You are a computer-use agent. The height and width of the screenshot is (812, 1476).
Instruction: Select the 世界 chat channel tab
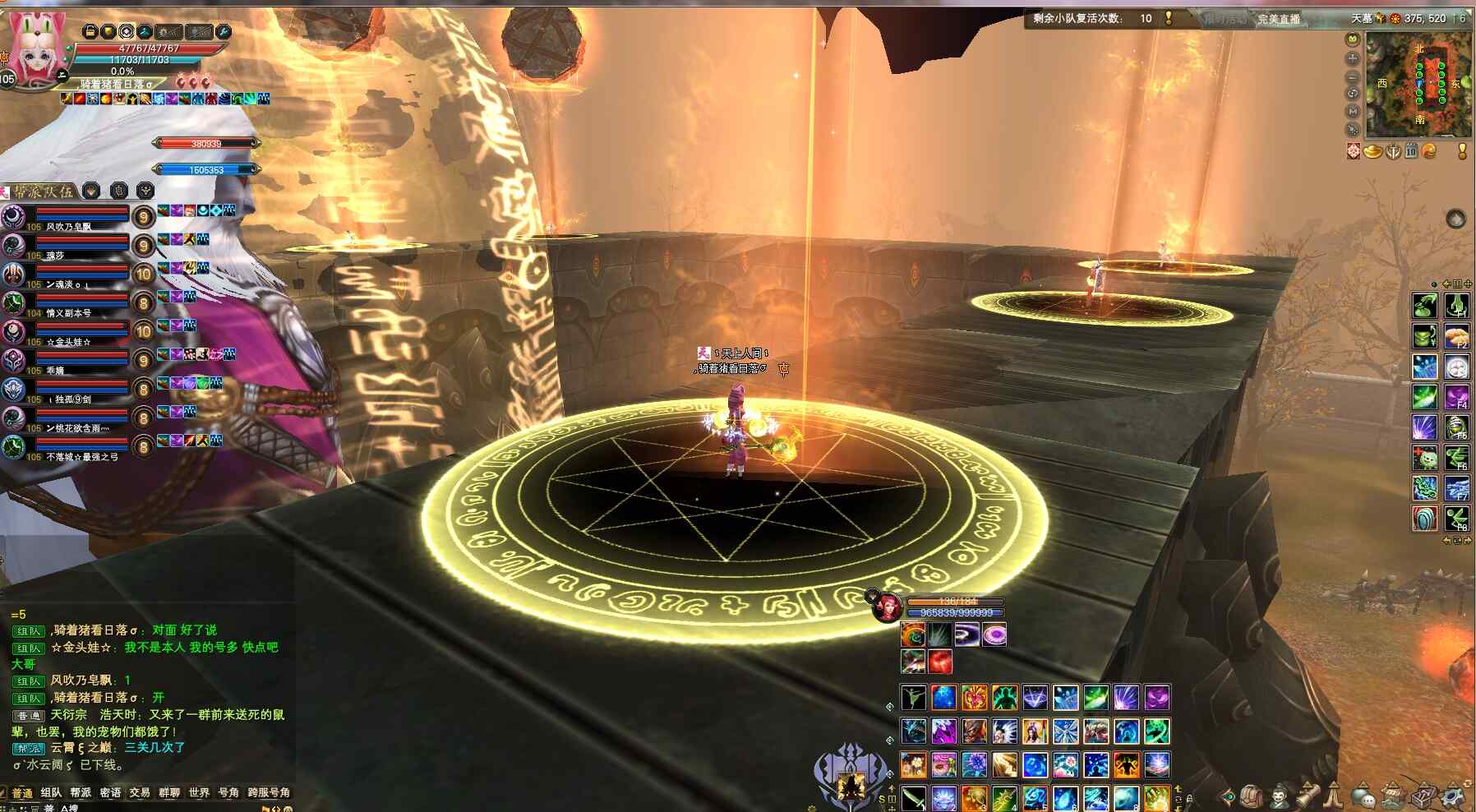coord(199,793)
